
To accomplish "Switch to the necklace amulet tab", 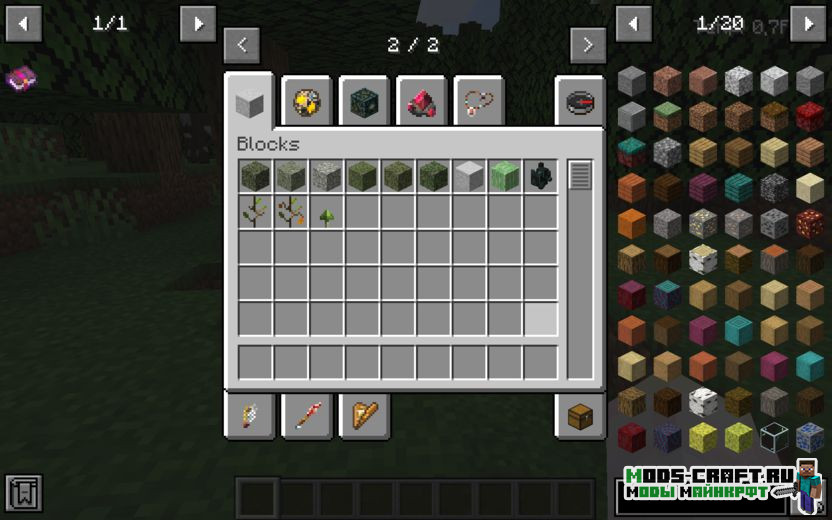I will tap(478, 101).
